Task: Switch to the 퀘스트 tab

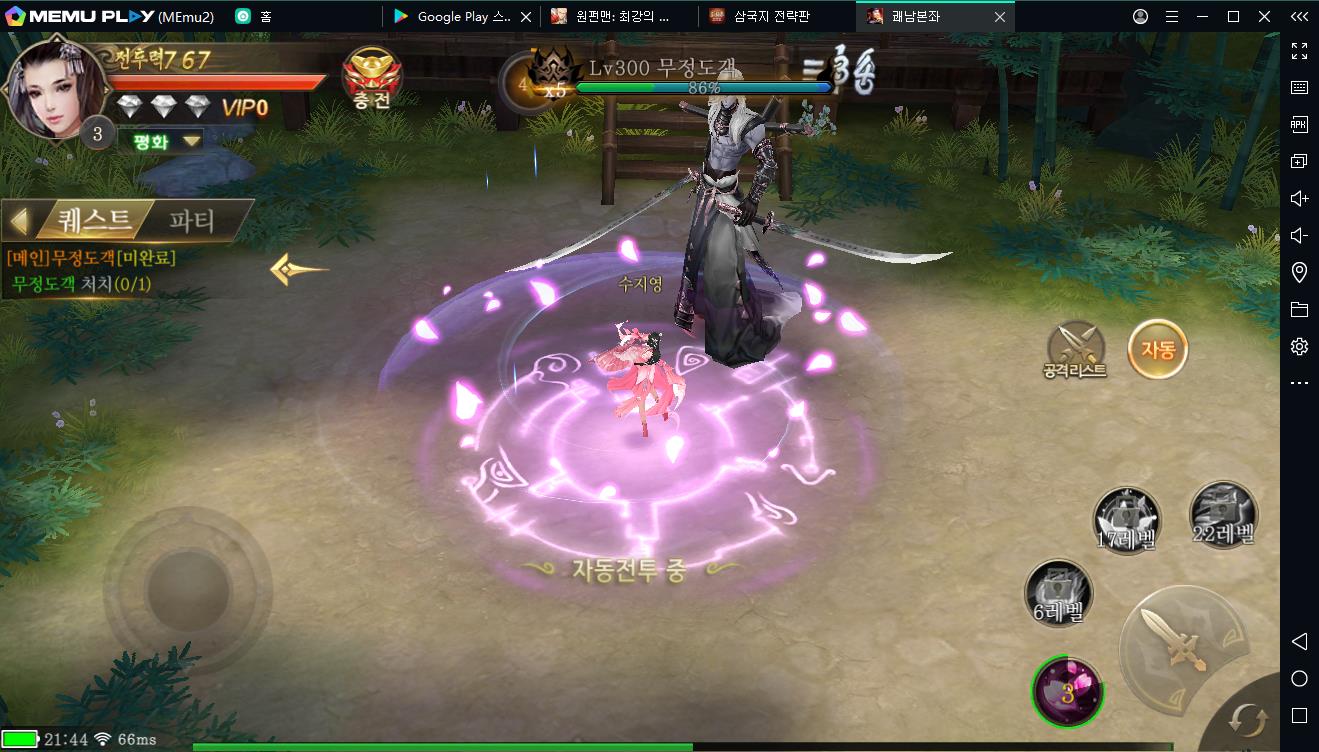Action: click(x=93, y=219)
